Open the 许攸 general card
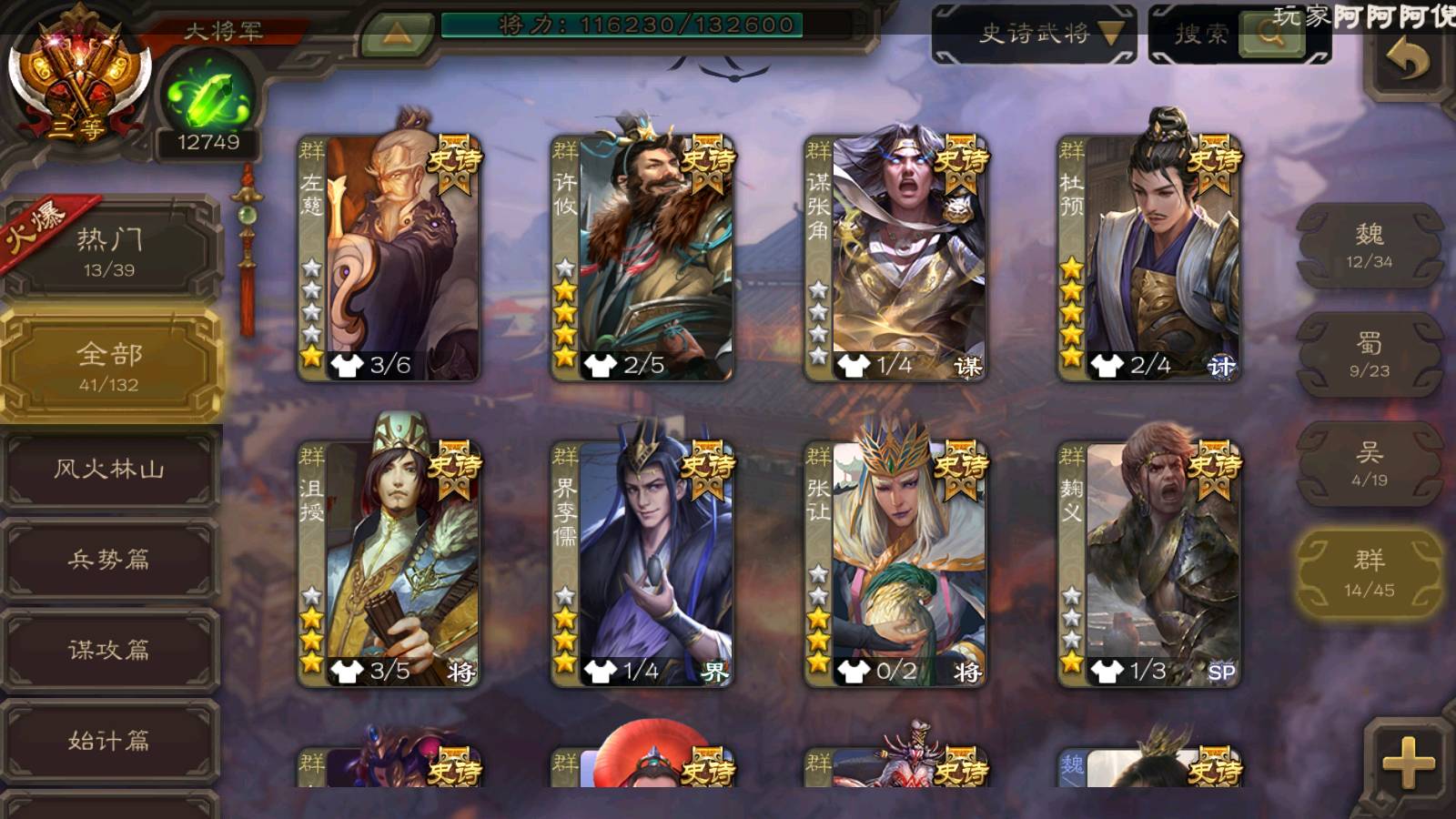 coord(642,258)
